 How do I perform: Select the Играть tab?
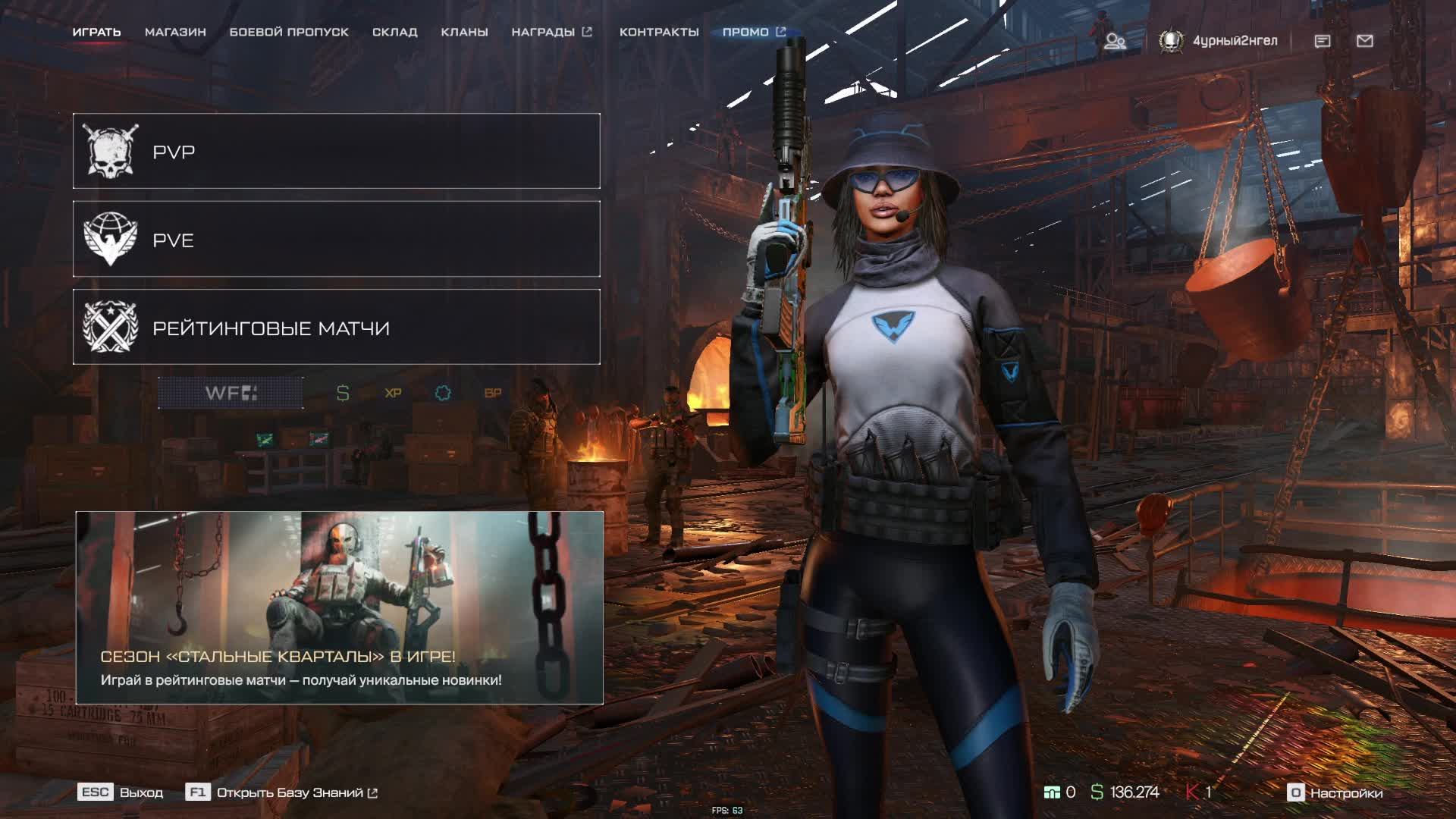96,32
